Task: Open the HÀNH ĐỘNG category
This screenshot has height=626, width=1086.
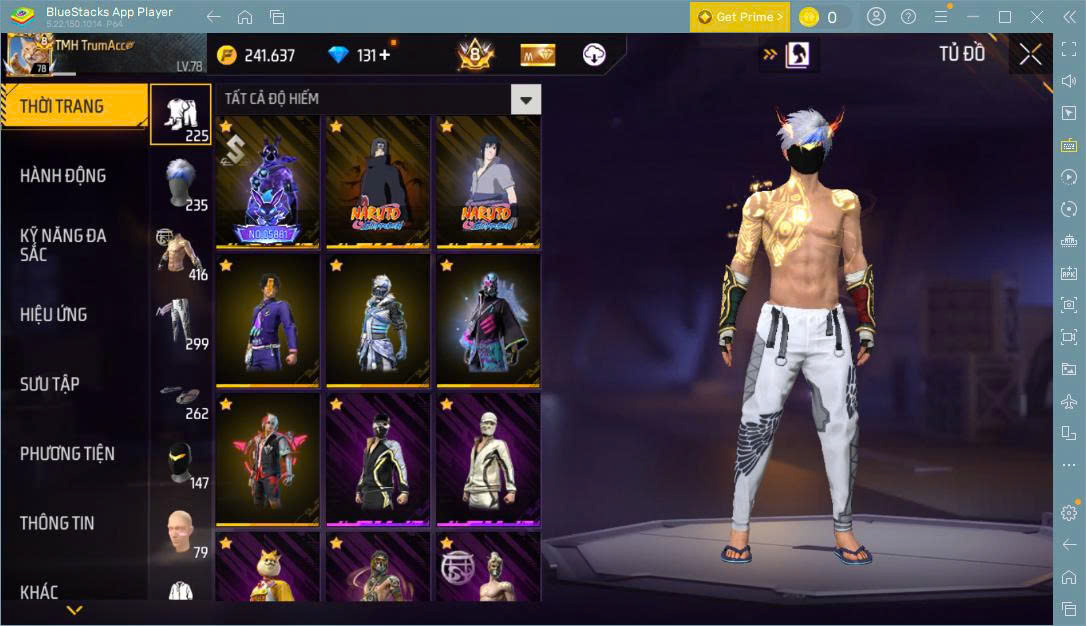Action: [x=63, y=176]
